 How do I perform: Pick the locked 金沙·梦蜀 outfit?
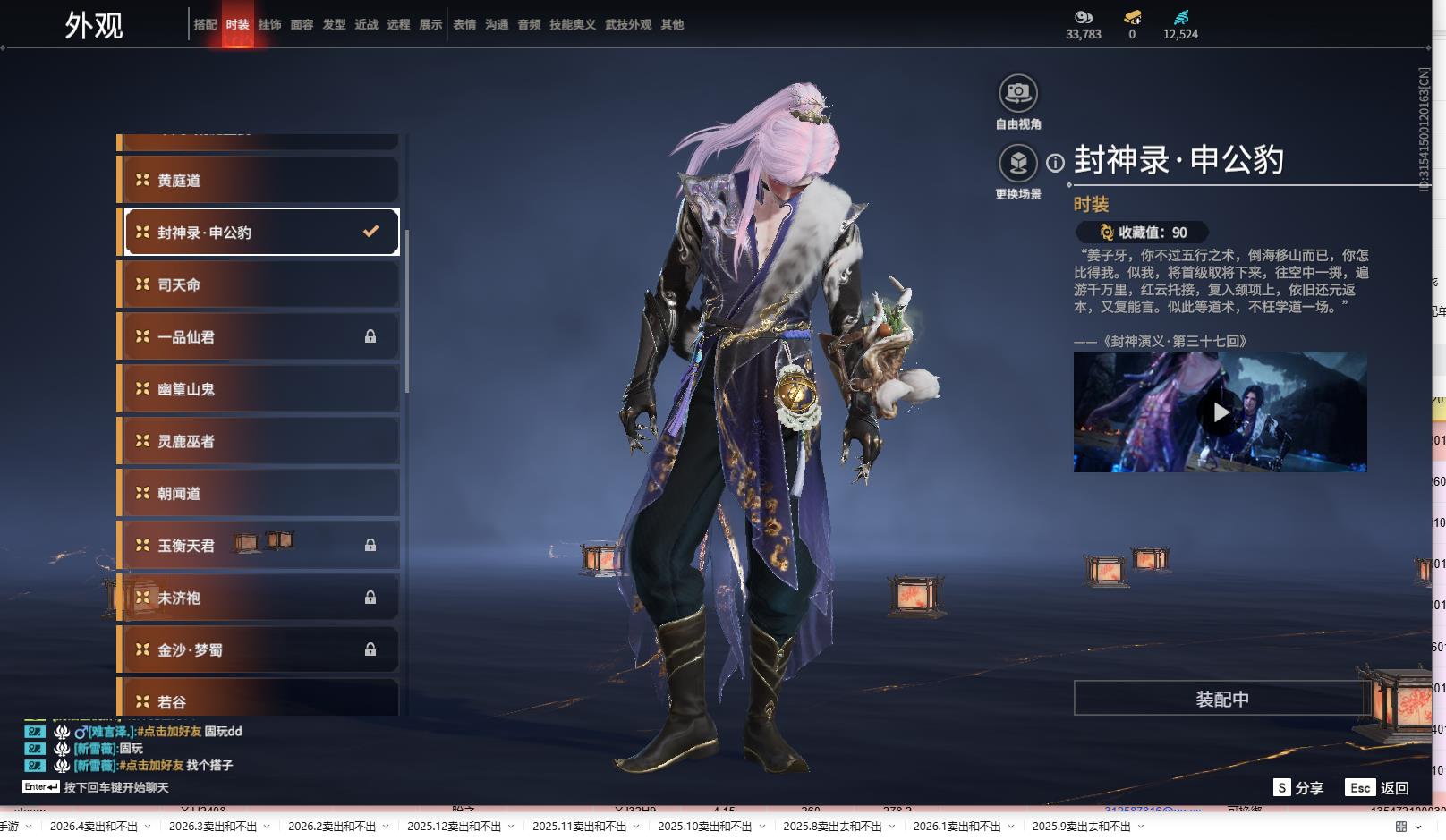coord(259,650)
